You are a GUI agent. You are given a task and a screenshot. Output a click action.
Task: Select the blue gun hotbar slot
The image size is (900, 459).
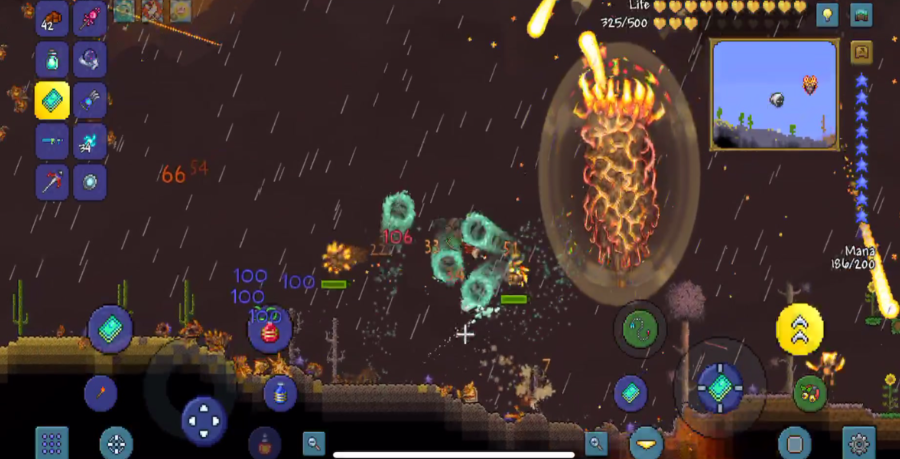pos(52,141)
